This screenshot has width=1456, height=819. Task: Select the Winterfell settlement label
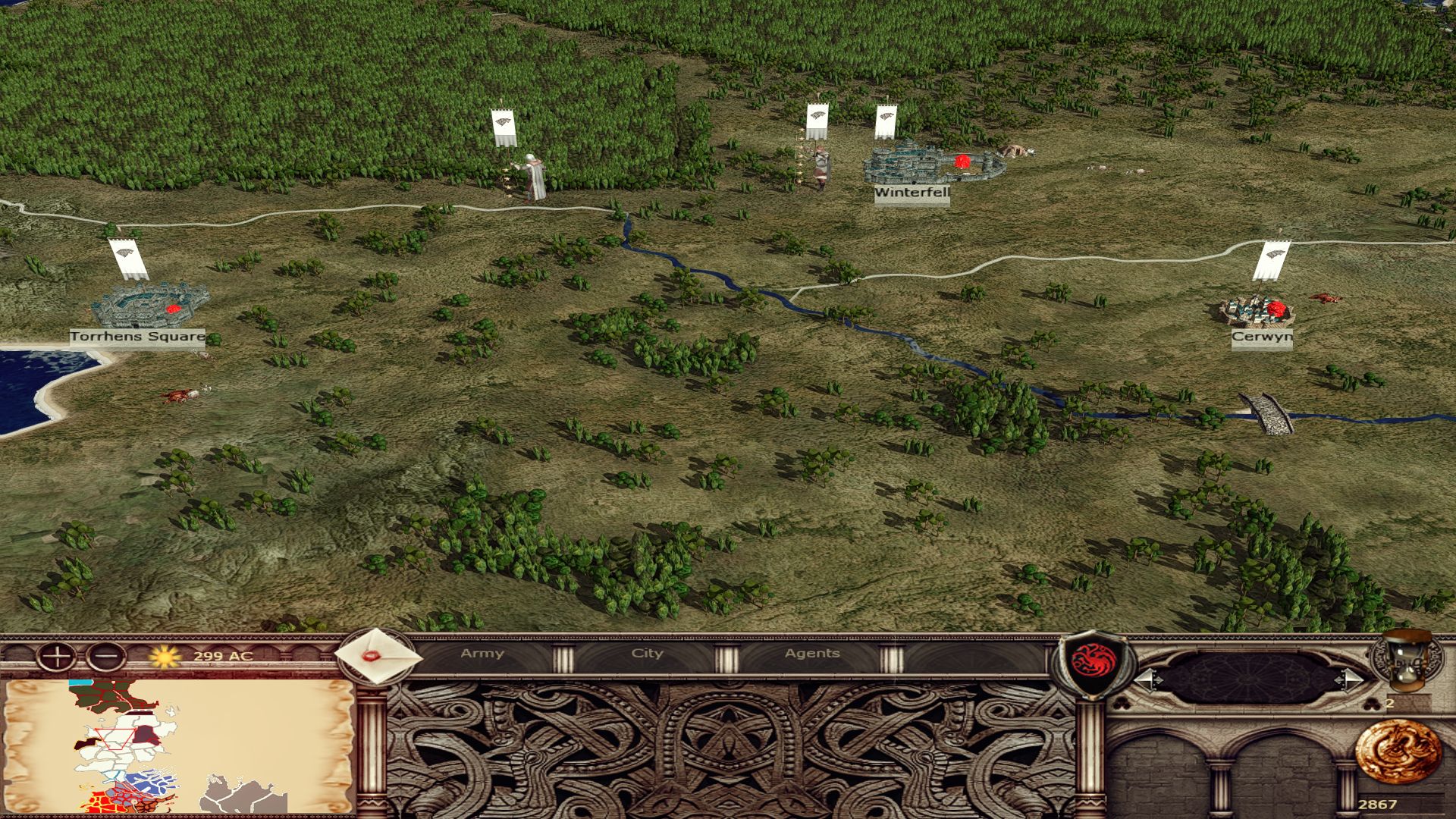[912, 193]
